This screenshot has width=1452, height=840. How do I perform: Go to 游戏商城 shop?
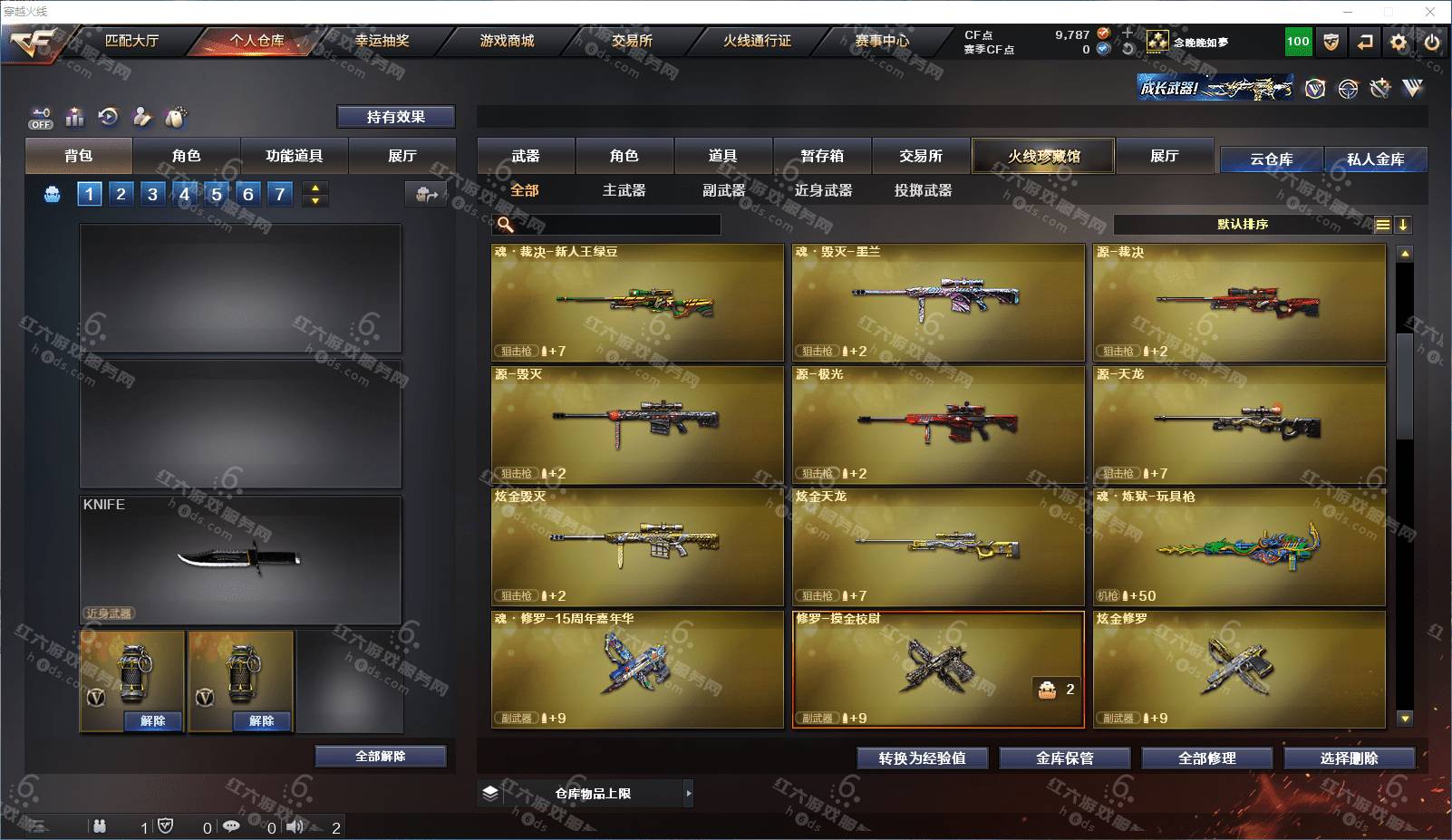click(507, 41)
